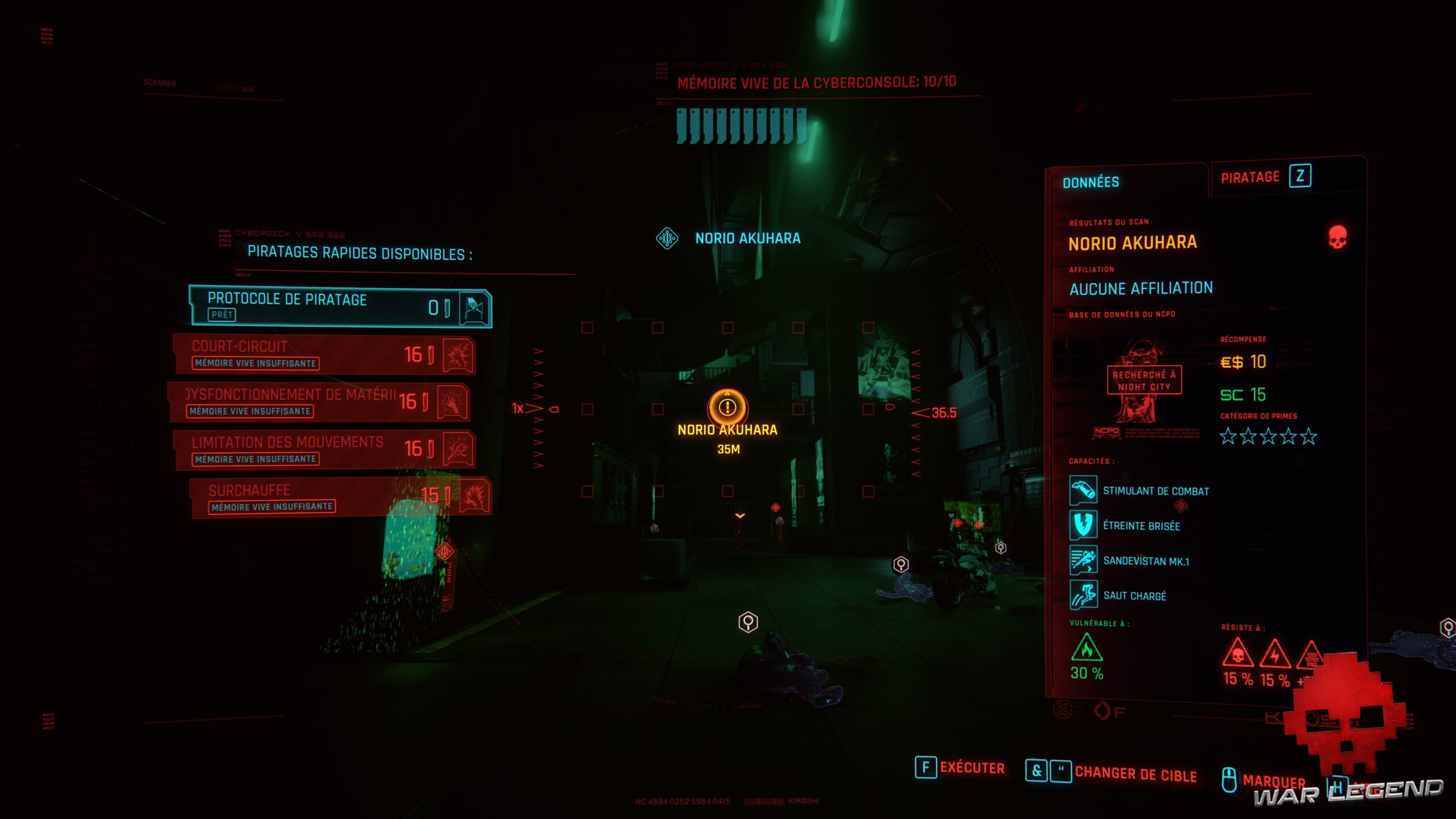
Task: Click the Sandevistan MK.1 ability icon
Action: click(1083, 560)
